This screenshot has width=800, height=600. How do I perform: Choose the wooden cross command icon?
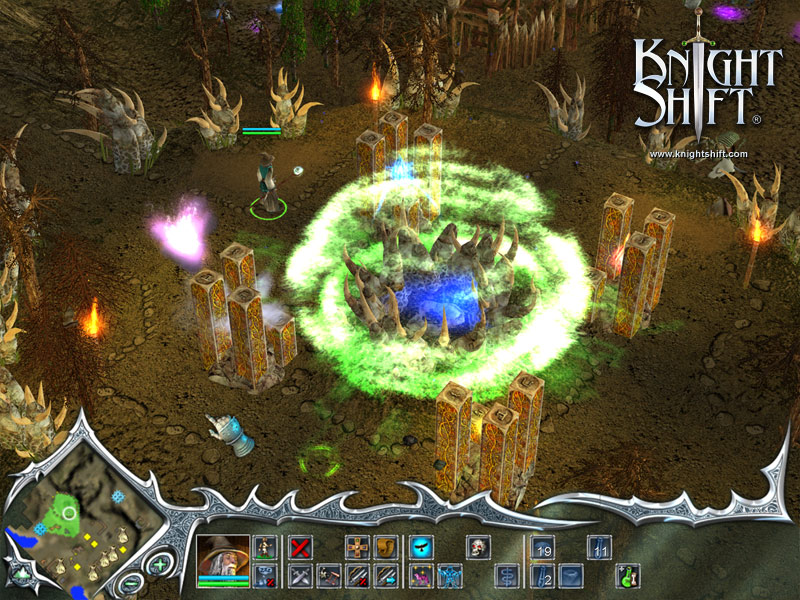[357, 547]
